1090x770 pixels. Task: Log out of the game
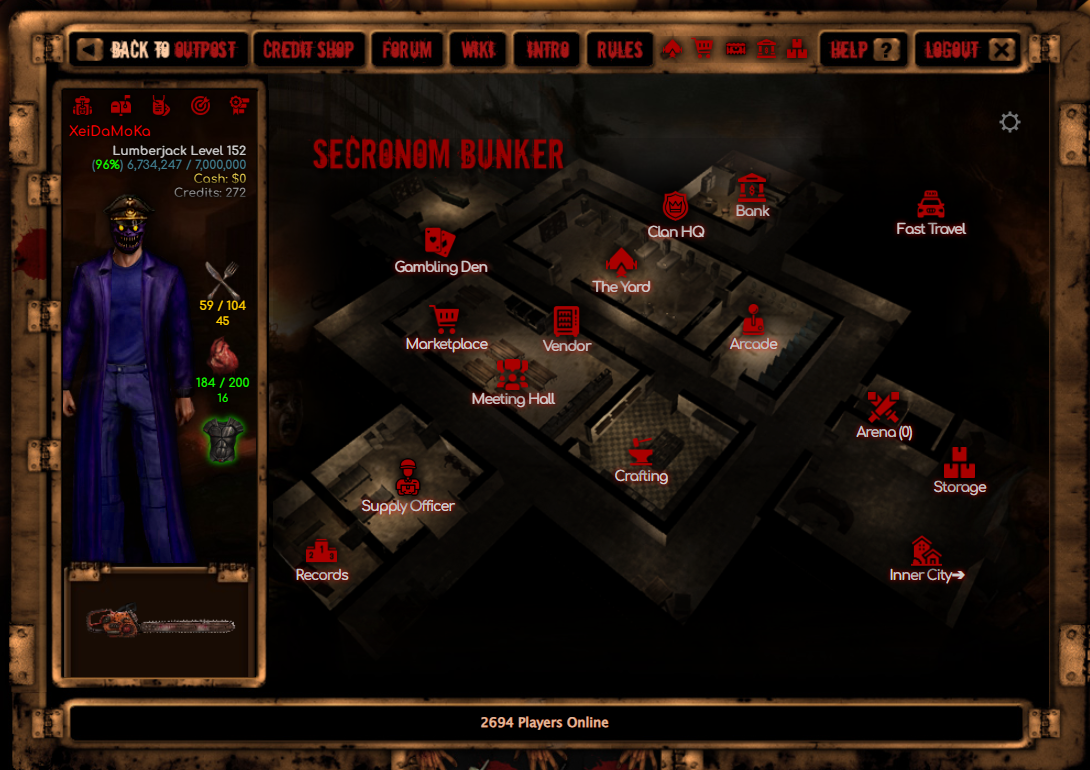click(x=968, y=49)
